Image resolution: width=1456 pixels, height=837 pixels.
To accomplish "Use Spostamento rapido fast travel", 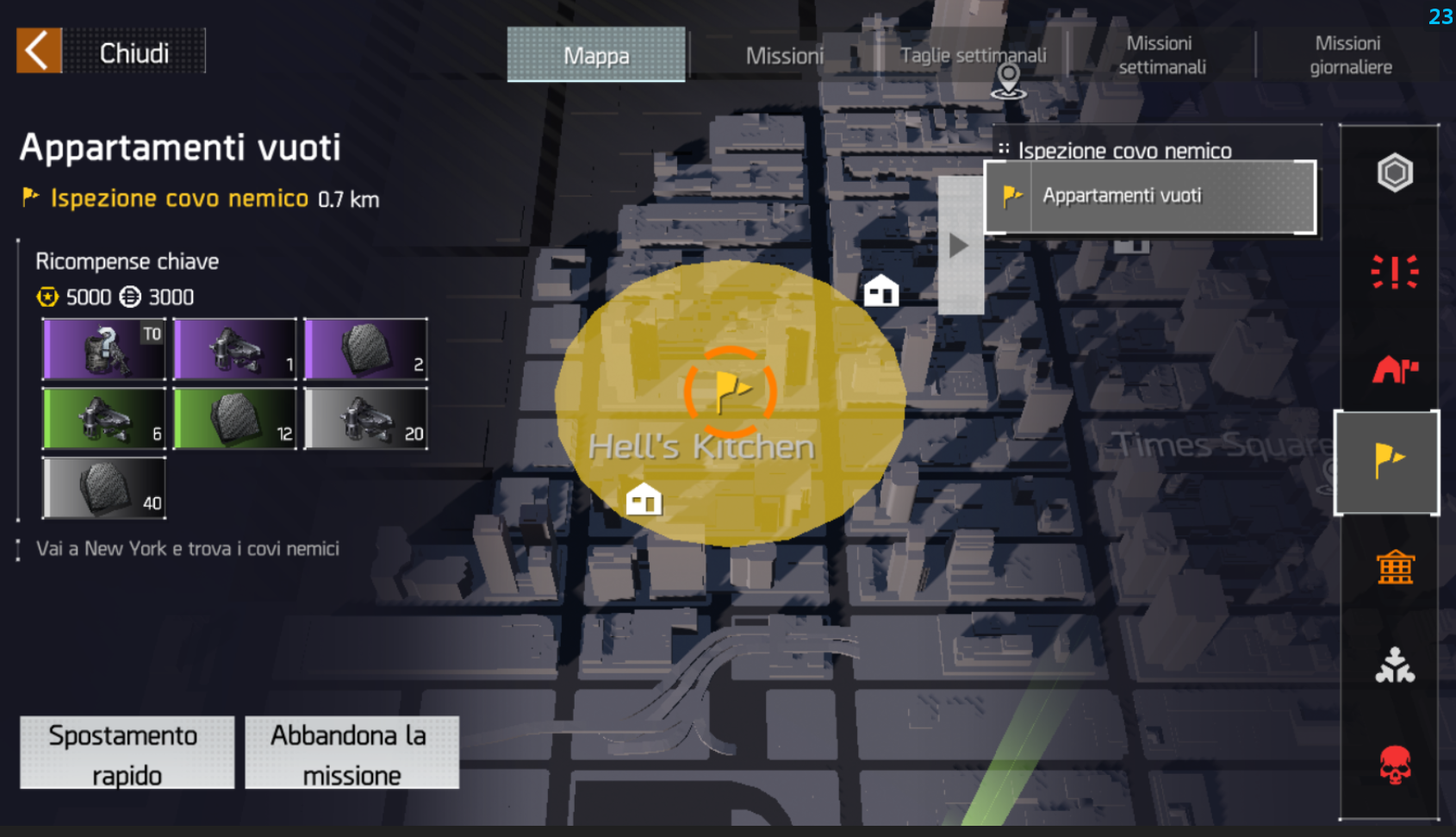I will (127, 753).
